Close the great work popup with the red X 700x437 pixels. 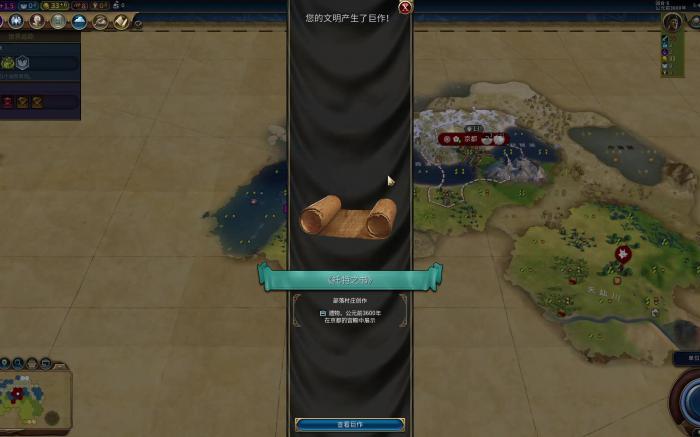coord(405,8)
